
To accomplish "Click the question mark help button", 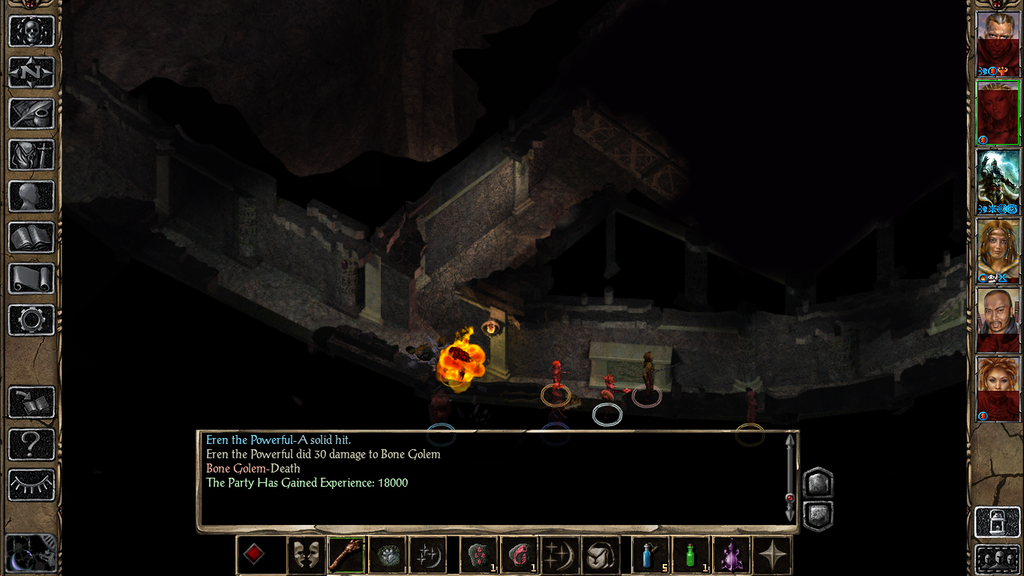I will coord(31,444).
